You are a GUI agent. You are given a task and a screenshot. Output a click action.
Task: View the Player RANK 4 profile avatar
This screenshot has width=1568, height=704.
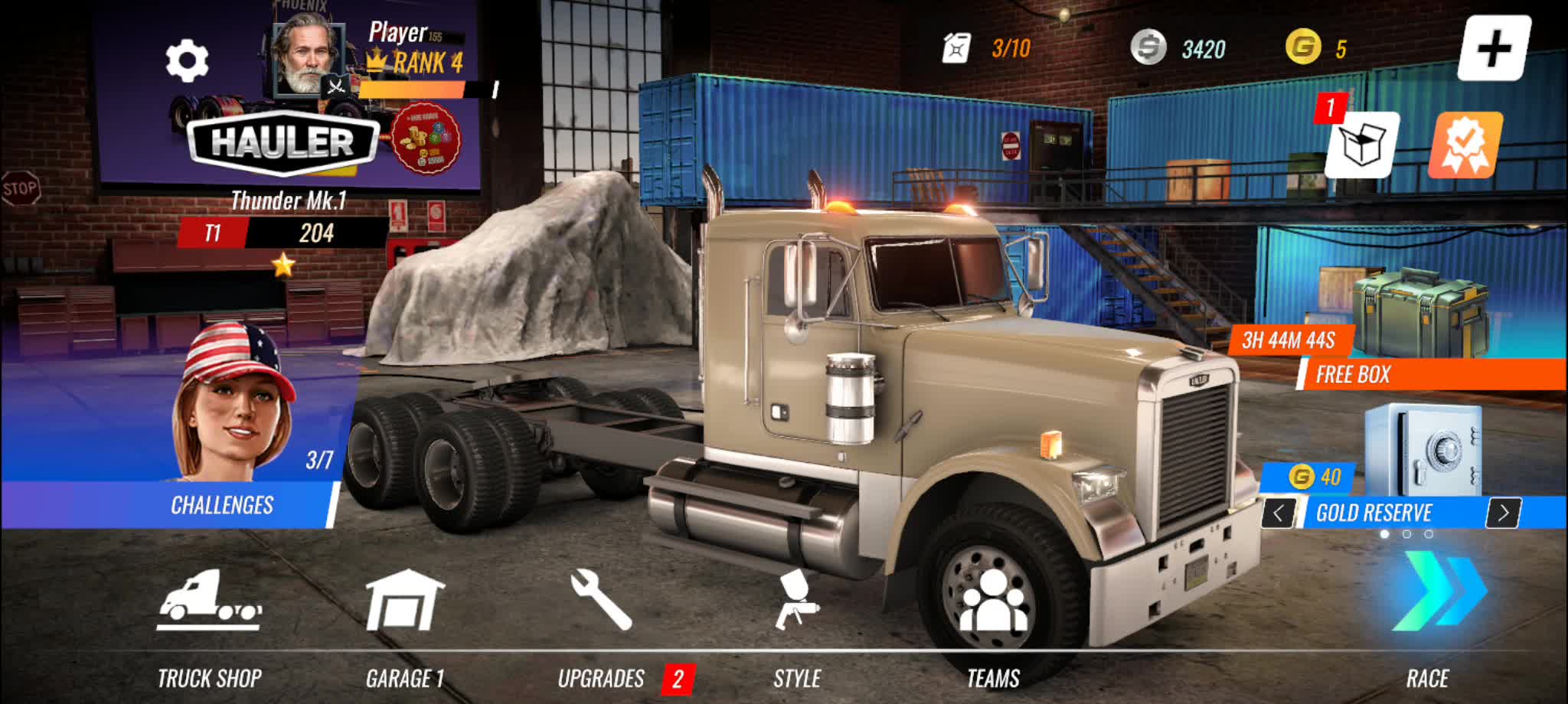pyautogui.click(x=306, y=57)
